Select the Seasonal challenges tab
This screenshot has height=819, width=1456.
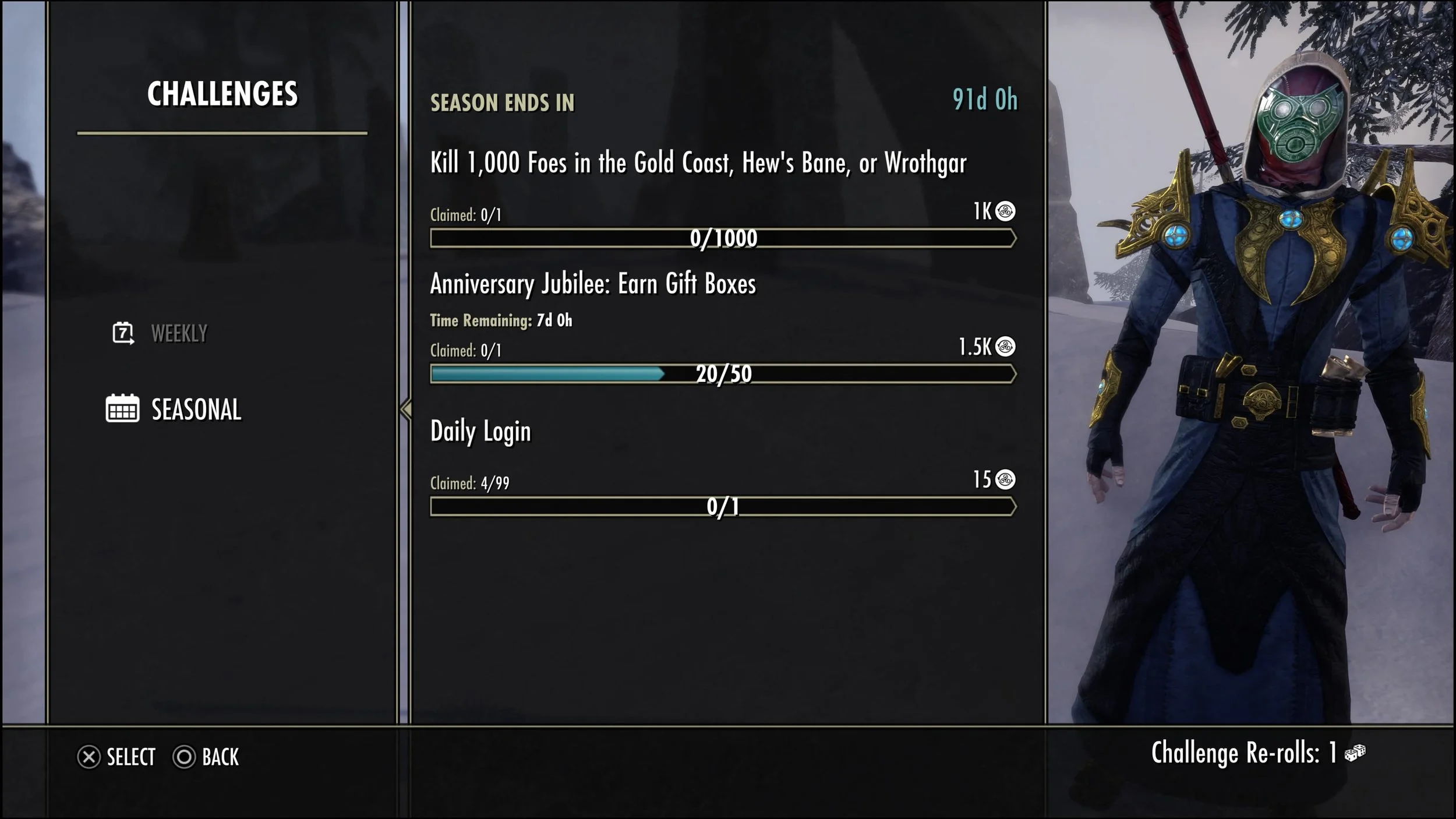click(x=196, y=409)
